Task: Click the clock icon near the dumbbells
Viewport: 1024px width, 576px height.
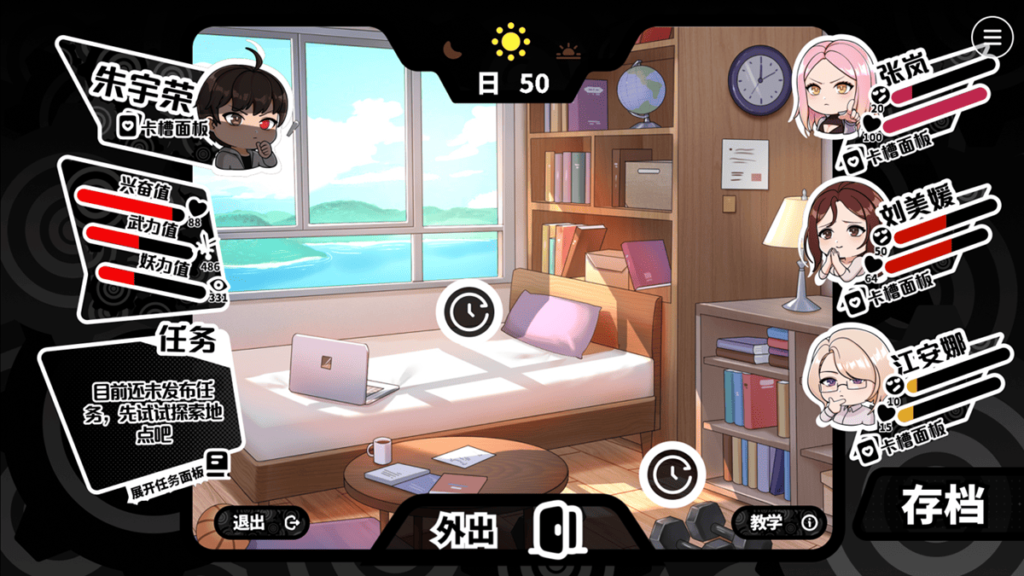Action: (671, 472)
